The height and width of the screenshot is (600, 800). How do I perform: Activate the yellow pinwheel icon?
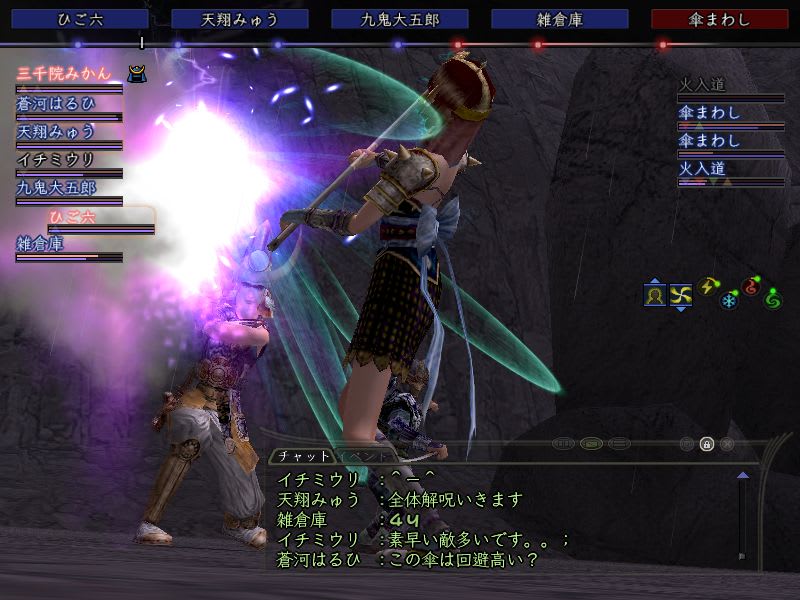[x=681, y=296]
